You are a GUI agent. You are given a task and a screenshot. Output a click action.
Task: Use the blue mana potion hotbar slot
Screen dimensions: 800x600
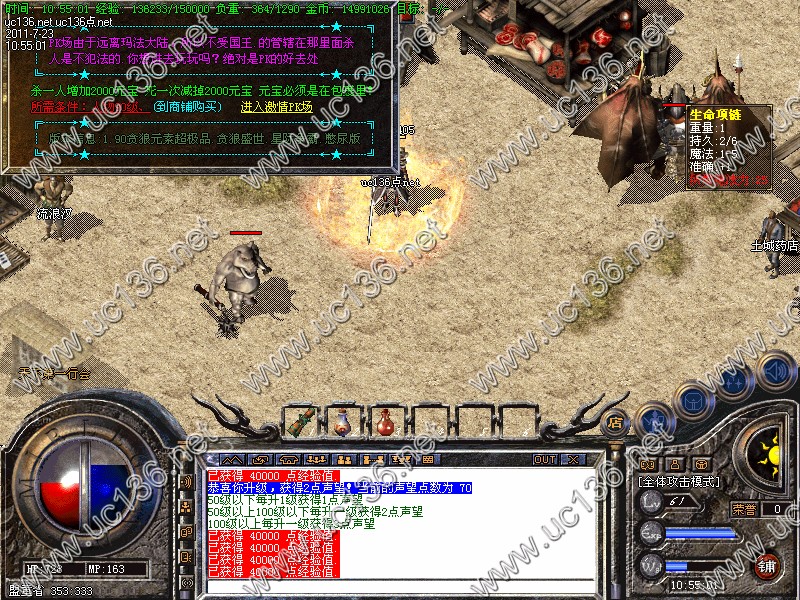point(343,421)
